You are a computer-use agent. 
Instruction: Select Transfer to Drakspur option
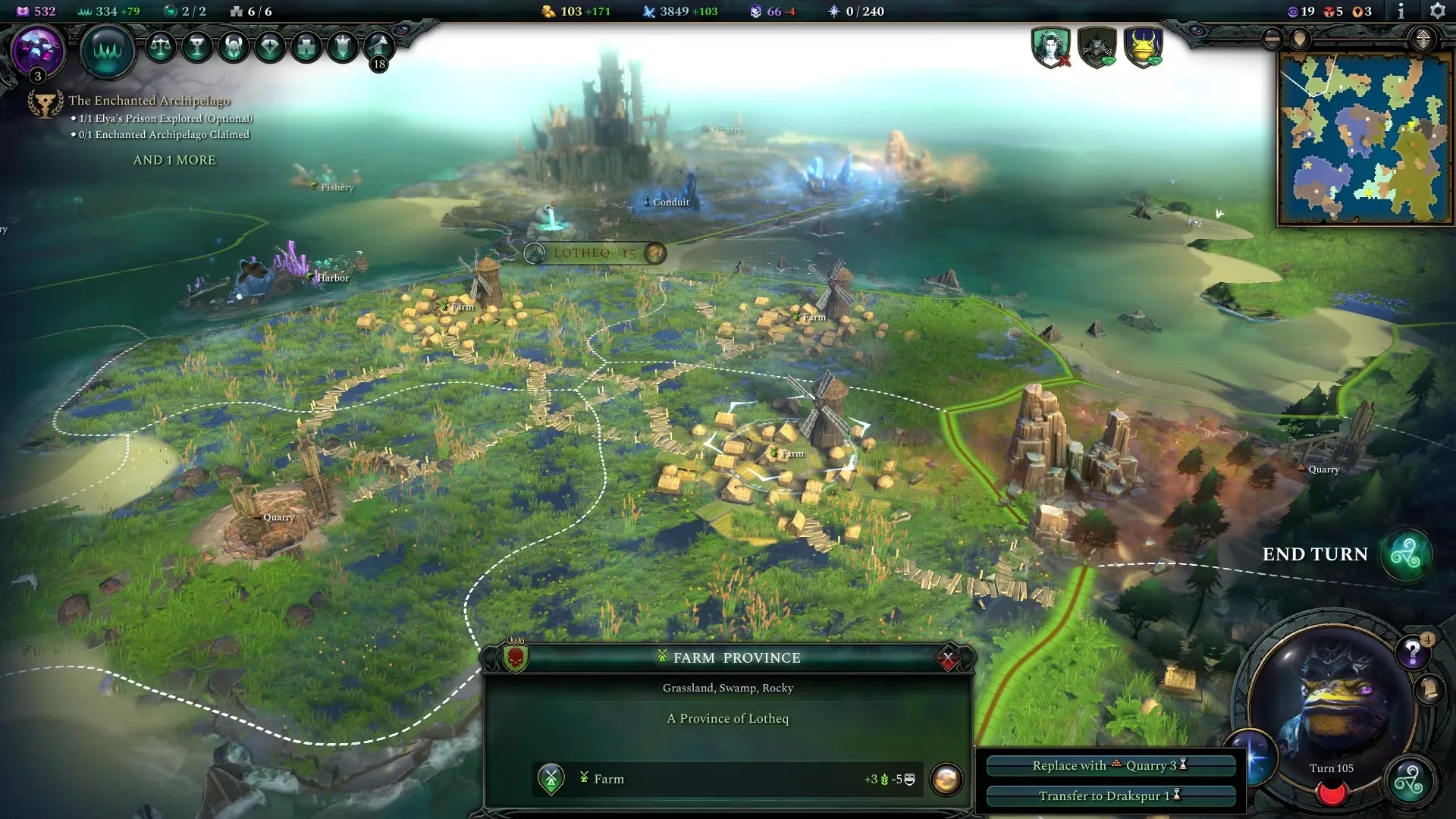1110,795
